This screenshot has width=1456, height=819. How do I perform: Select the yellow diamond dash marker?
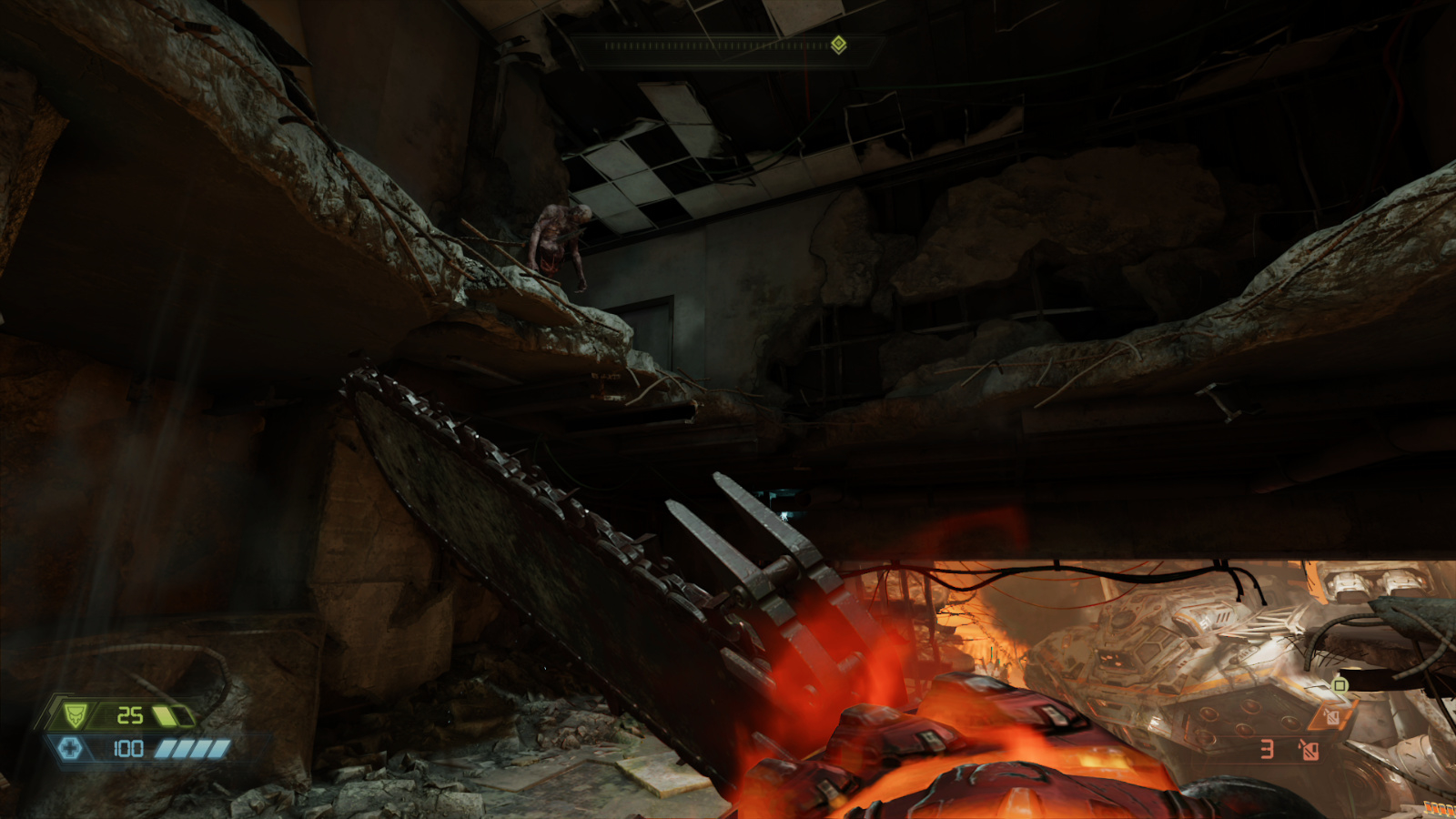pyautogui.click(x=838, y=44)
